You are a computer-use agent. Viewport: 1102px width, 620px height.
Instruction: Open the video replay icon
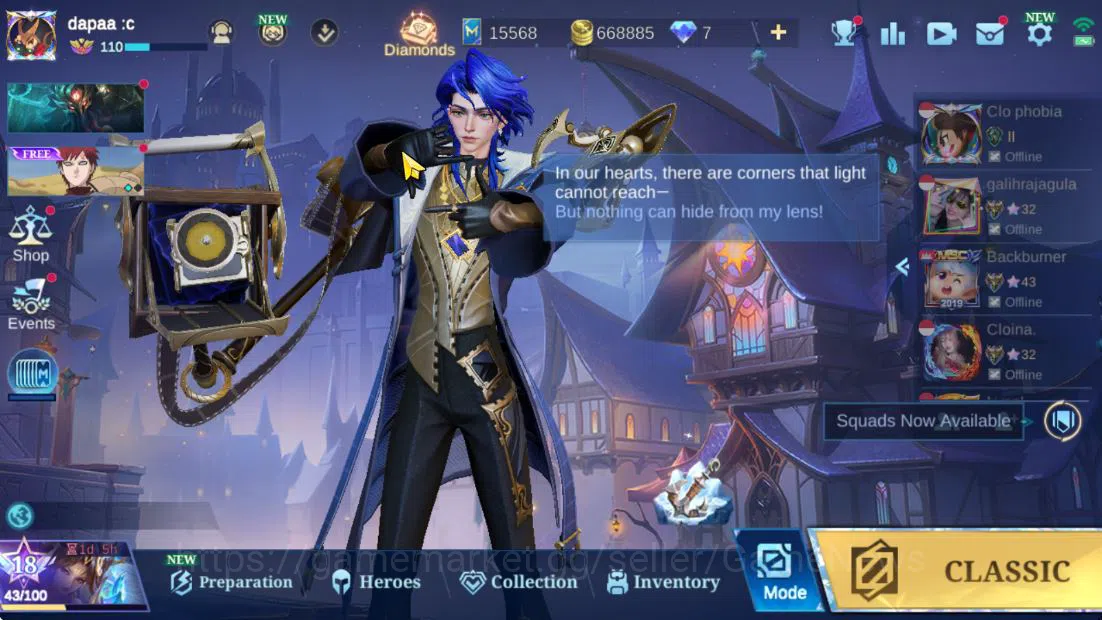[x=941, y=33]
